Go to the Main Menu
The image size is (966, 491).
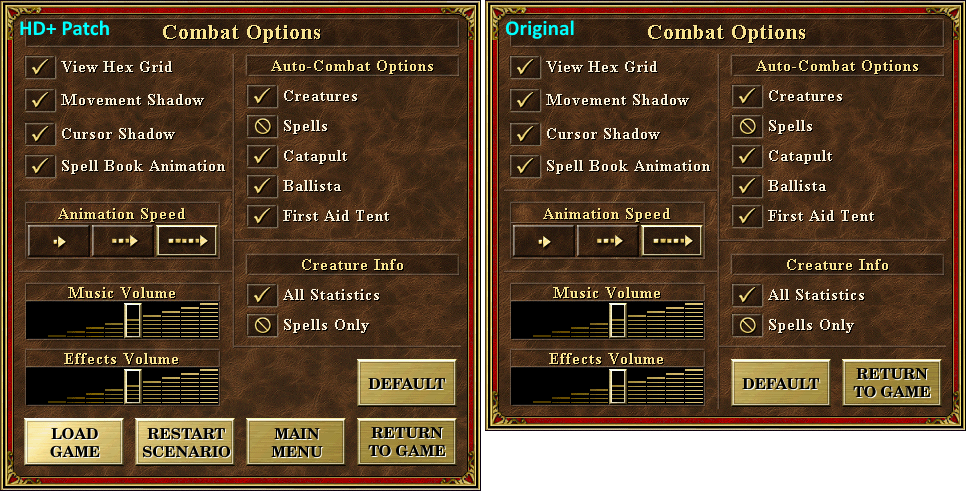(x=296, y=442)
